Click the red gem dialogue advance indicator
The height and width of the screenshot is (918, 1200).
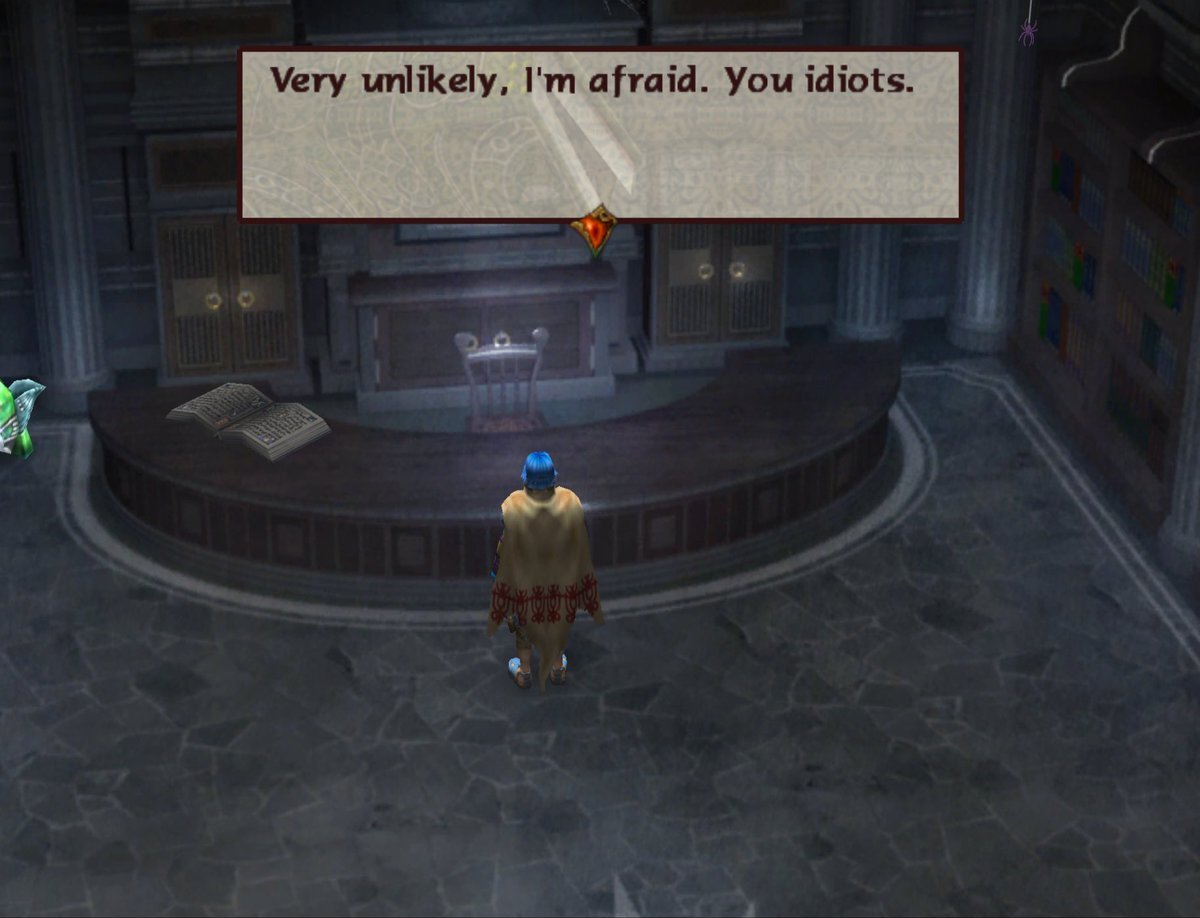pyautogui.click(x=593, y=230)
